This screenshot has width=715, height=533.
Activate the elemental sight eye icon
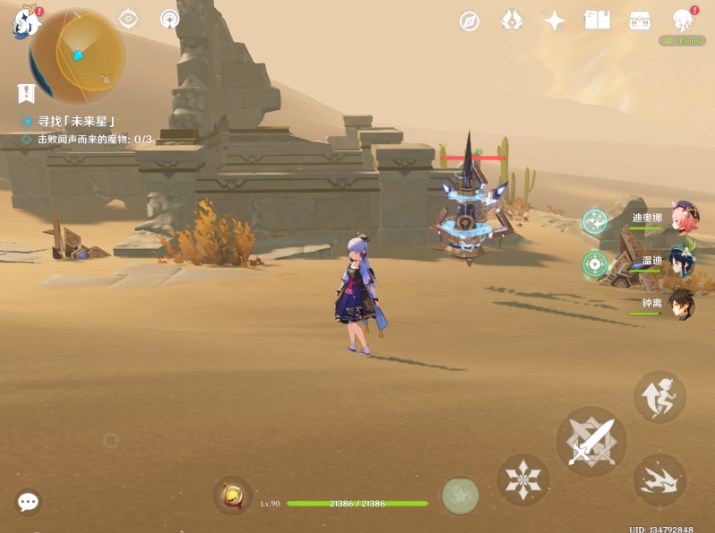tap(128, 19)
